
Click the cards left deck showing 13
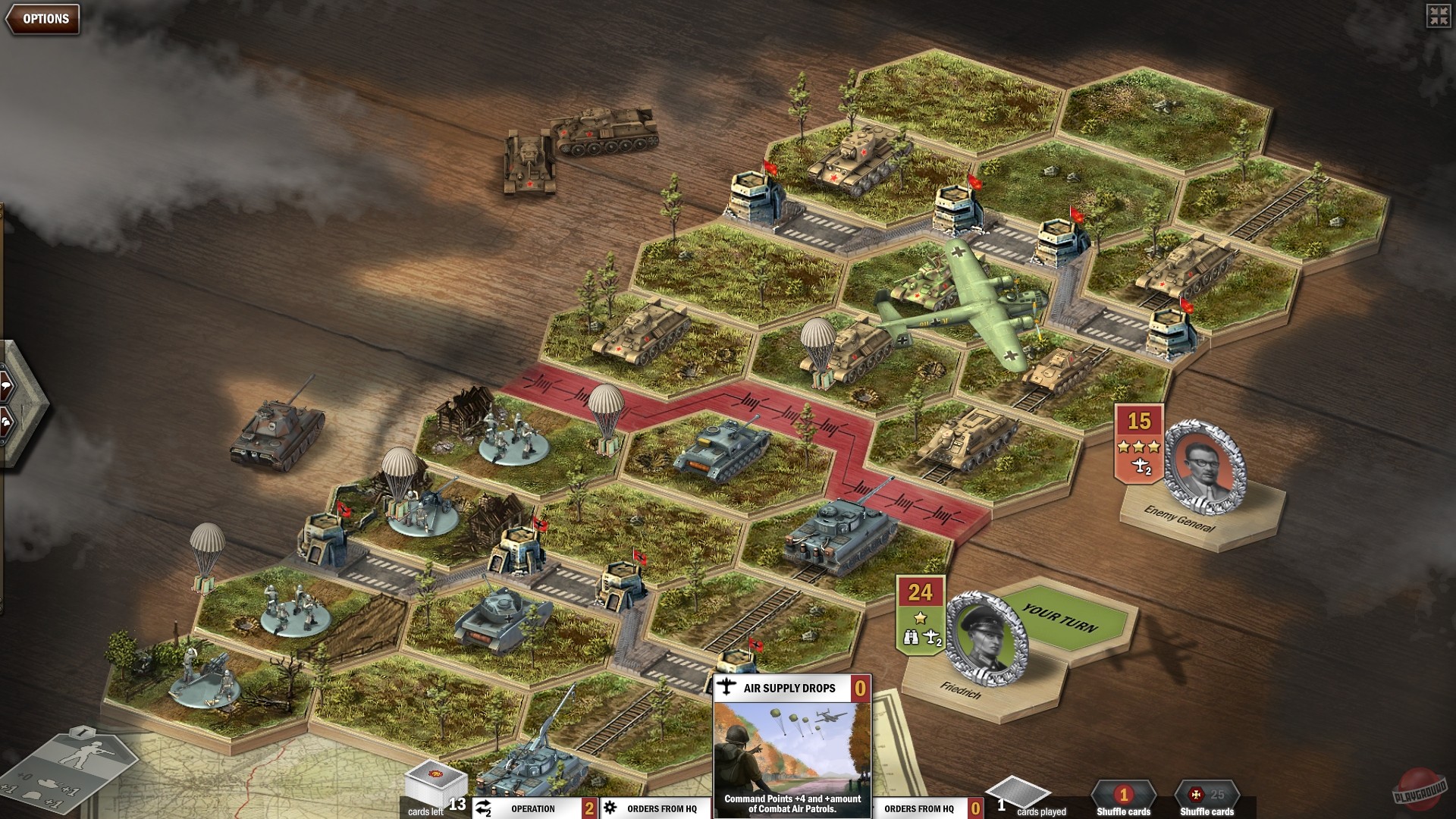pyautogui.click(x=434, y=785)
